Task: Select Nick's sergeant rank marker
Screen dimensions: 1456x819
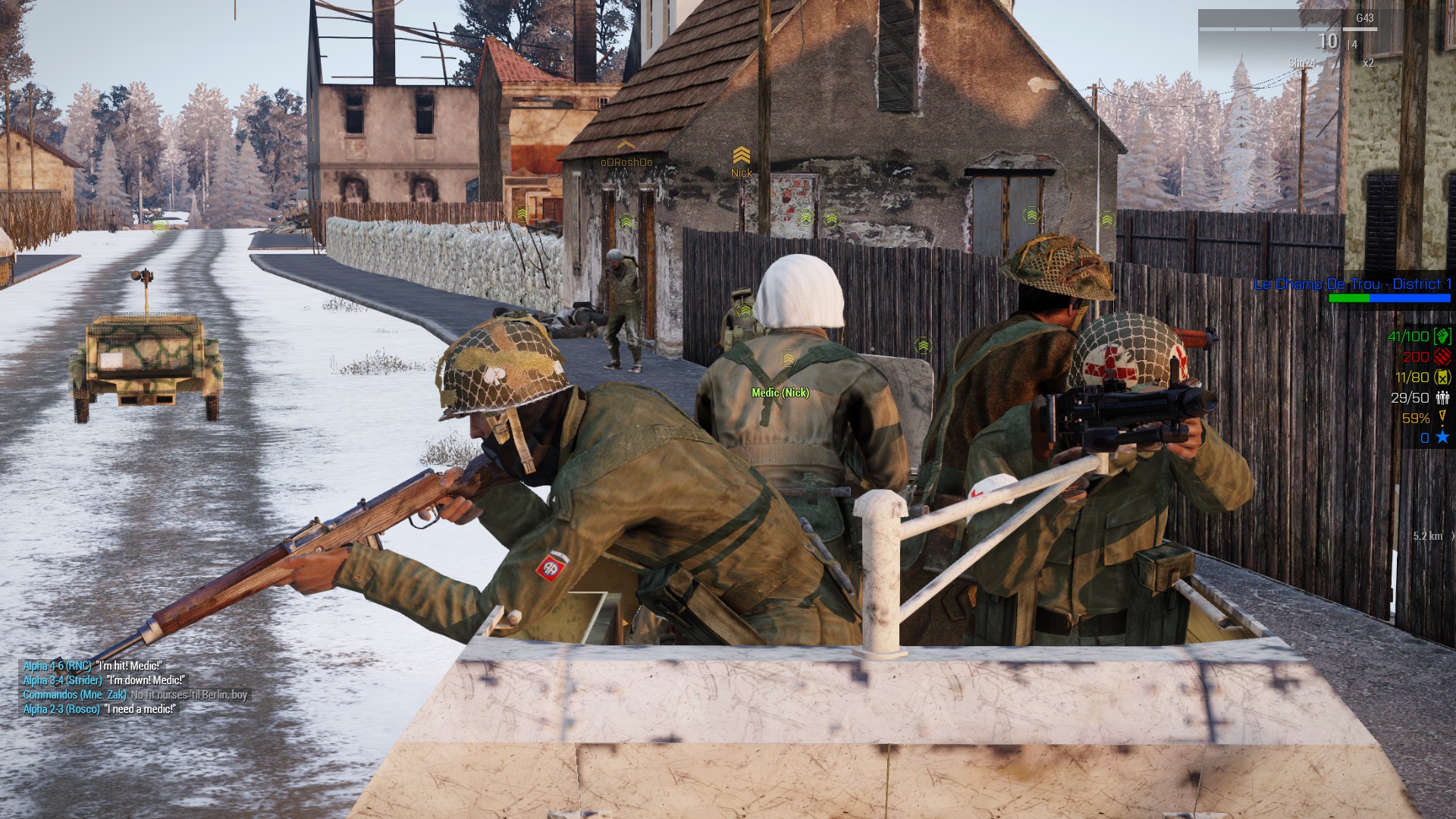Action: [x=741, y=156]
